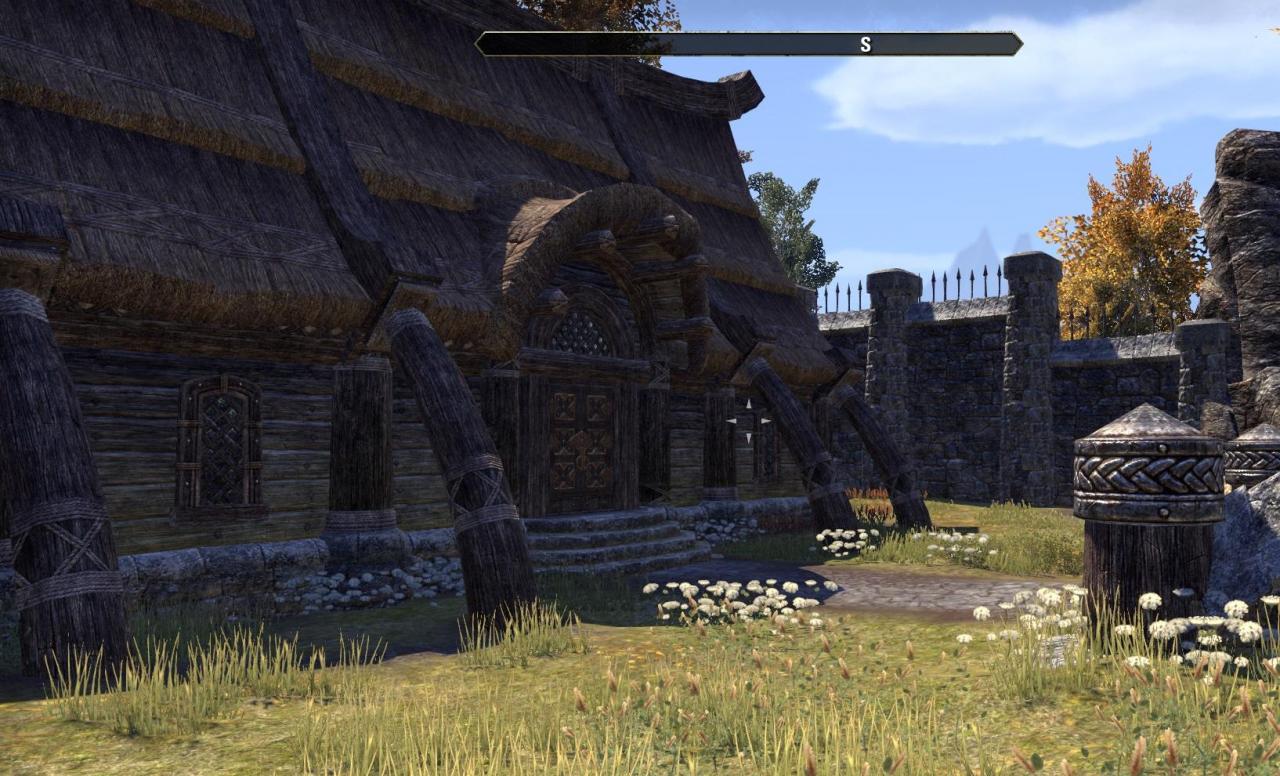Click the compass bar showing S
1280x776 pixels.
[748, 44]
